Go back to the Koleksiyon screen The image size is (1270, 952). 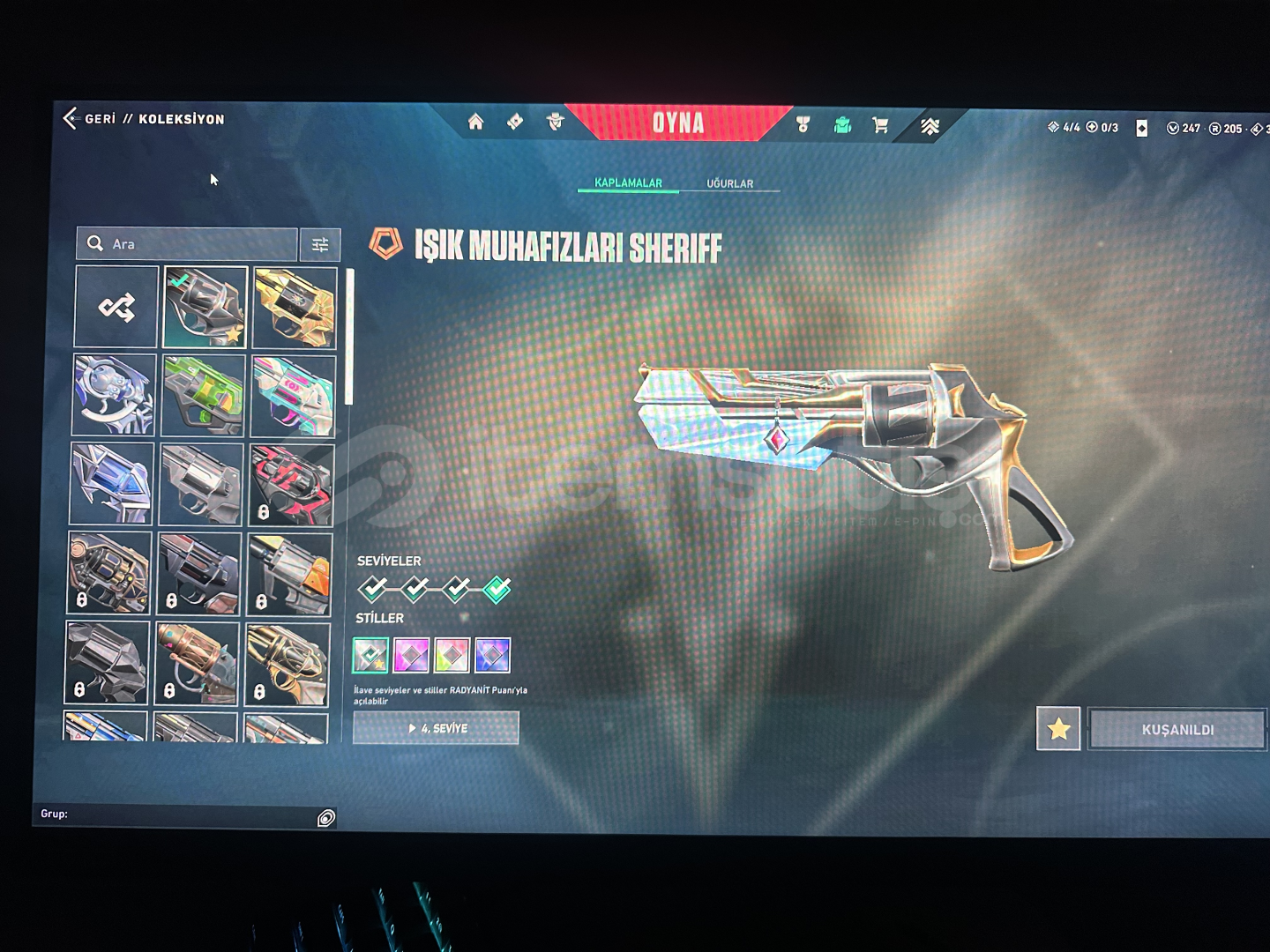tap(72, 118)
